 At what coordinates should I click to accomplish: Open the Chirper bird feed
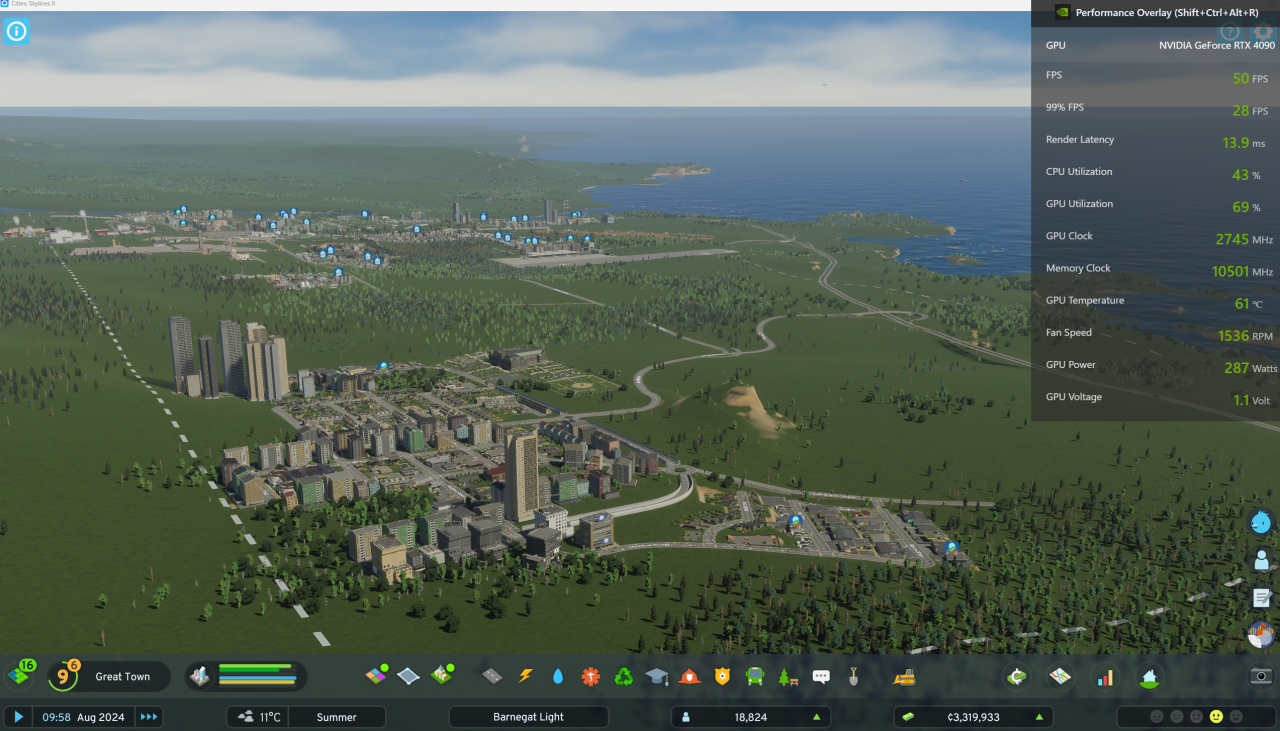[x=1261, y=522]
